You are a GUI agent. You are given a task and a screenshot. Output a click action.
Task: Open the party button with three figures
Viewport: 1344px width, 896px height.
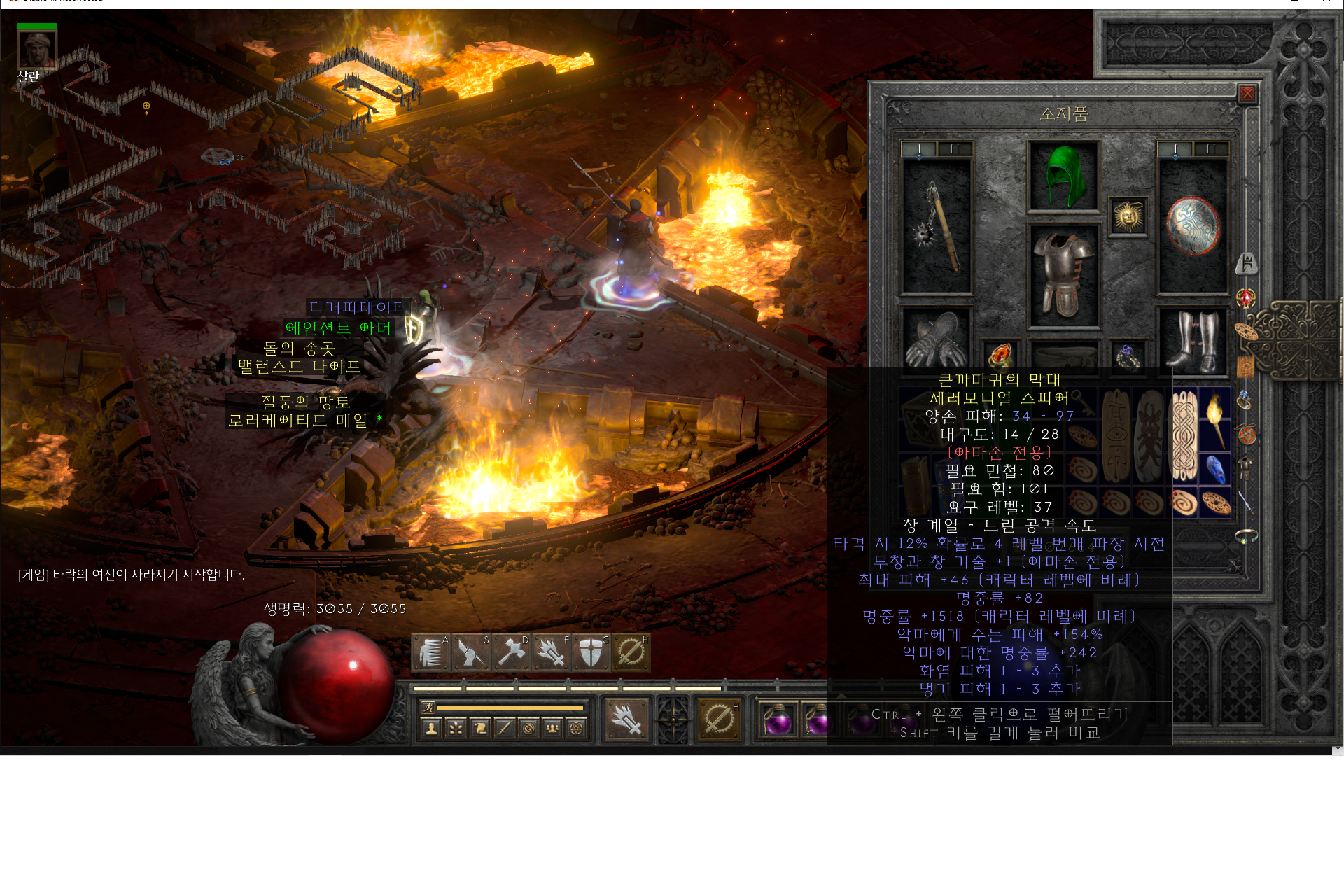pyautogui.click(x=552, y=729)
